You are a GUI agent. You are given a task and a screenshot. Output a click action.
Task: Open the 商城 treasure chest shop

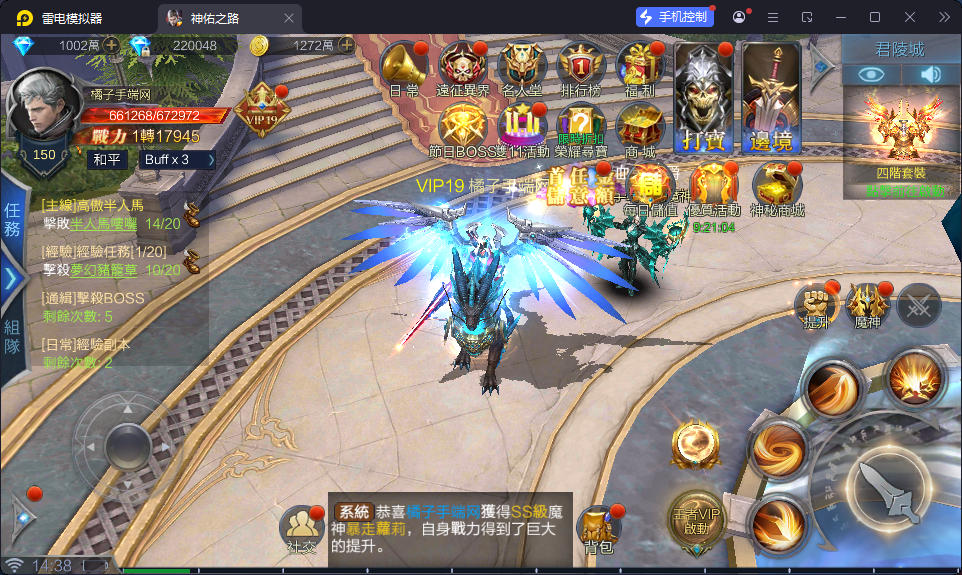click(640, 128)
